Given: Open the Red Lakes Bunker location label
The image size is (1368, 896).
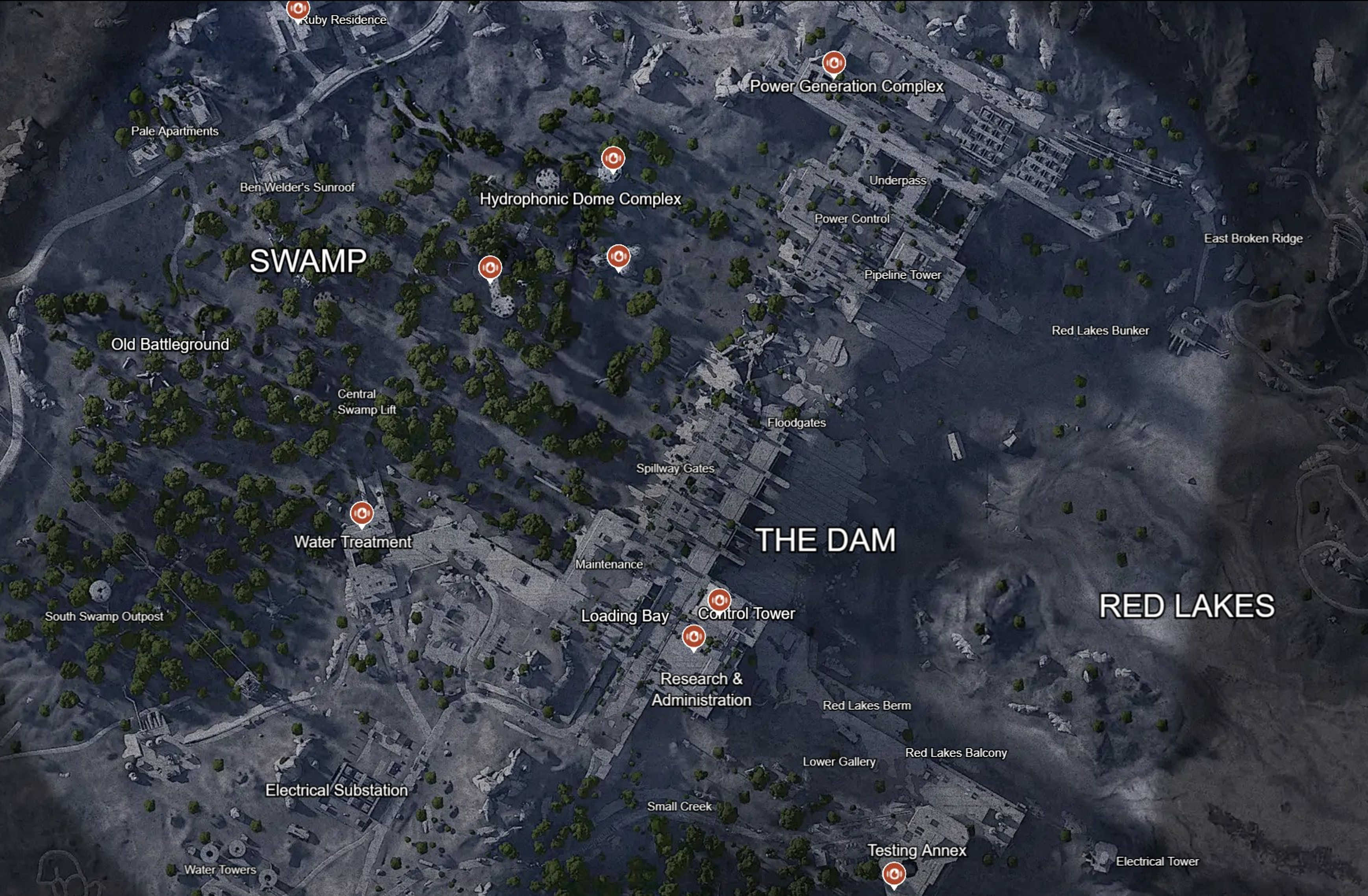Looking at the screenshot, I should (x=1100, y=330).
